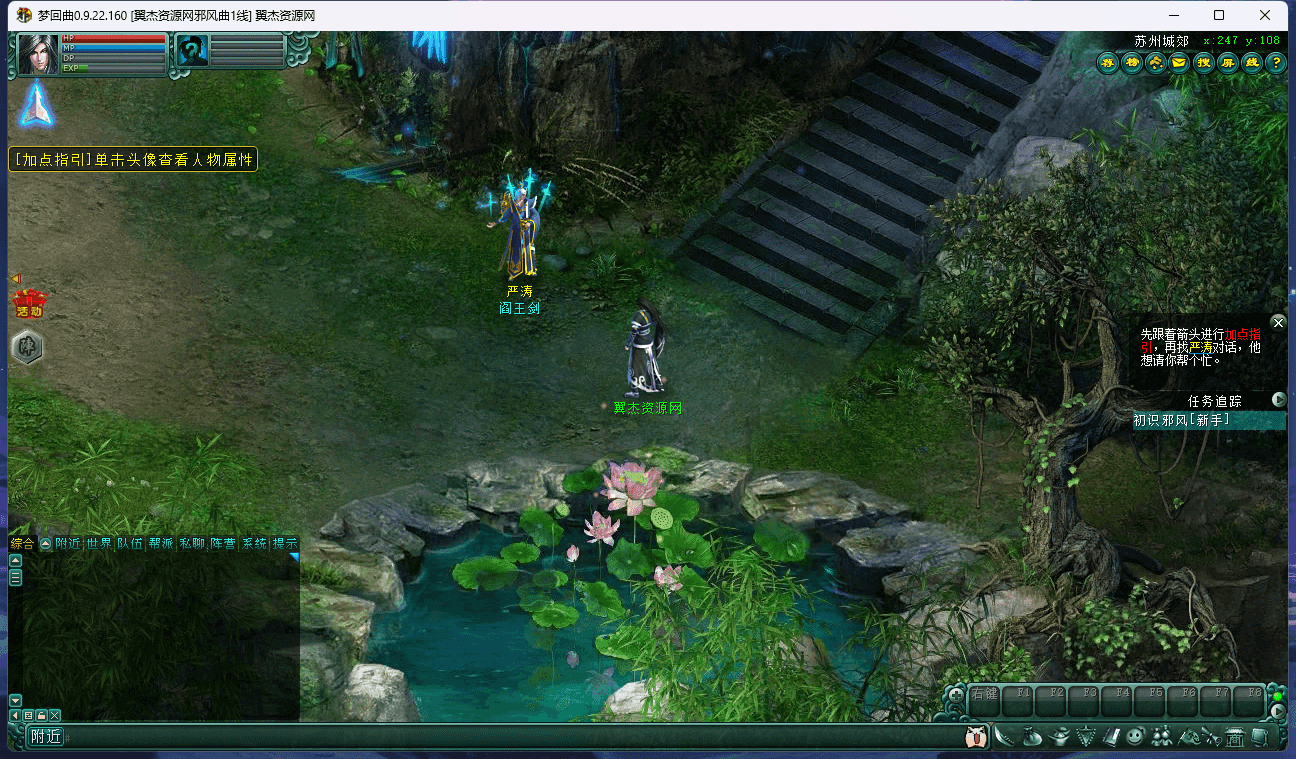1296x759 pixels.
Task: Click the player portrait to view attributes
Action: [38, 53]
